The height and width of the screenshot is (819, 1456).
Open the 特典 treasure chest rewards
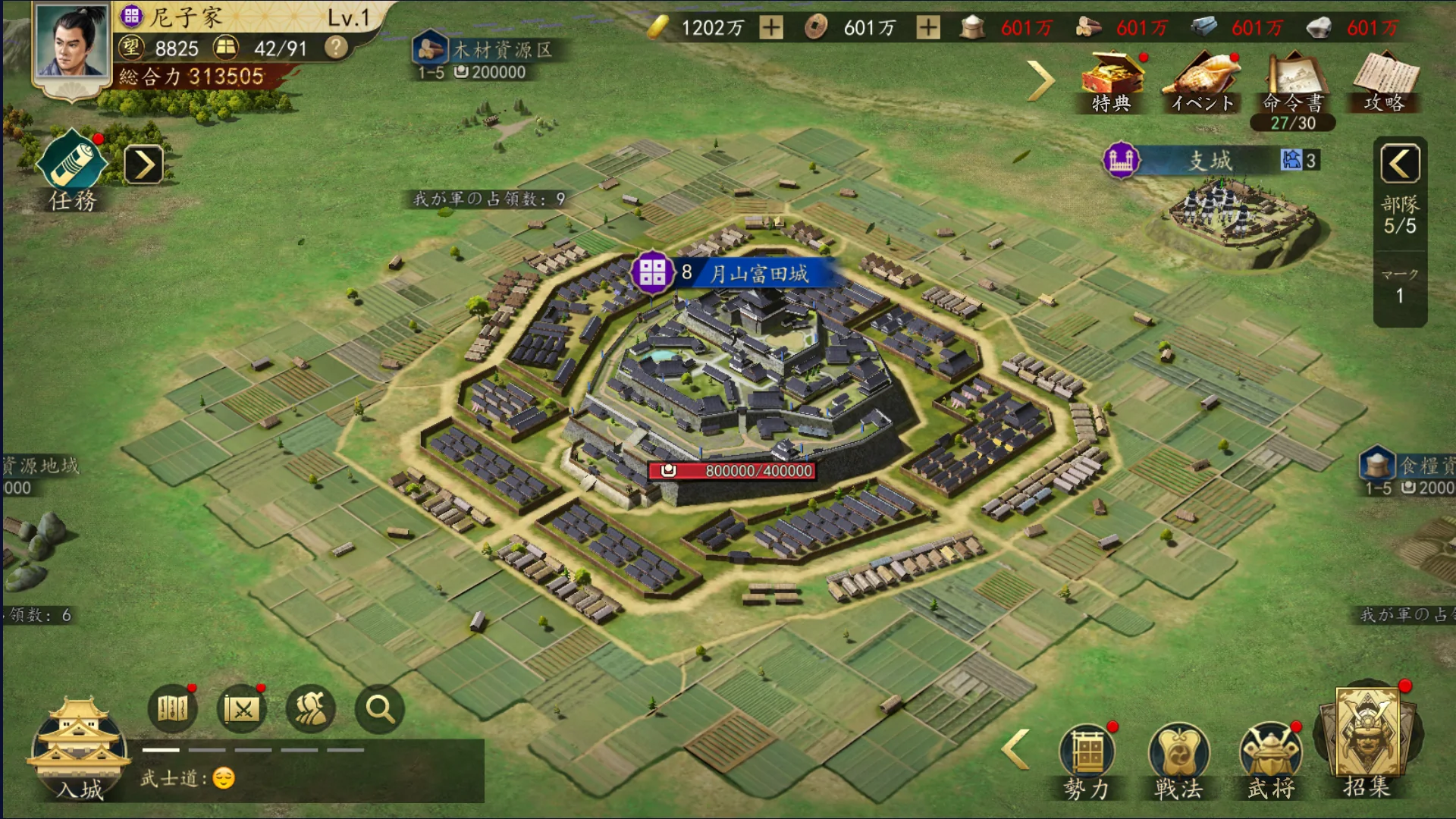pyautogui.click(x=1112, y=81)
